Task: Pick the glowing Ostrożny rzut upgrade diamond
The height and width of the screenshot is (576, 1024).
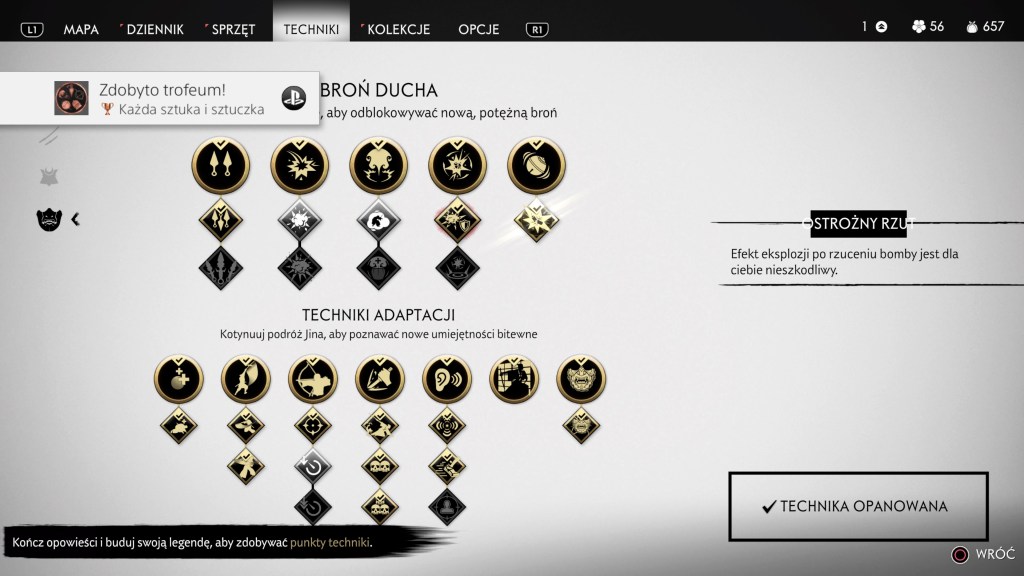Action: pos(537,219)
